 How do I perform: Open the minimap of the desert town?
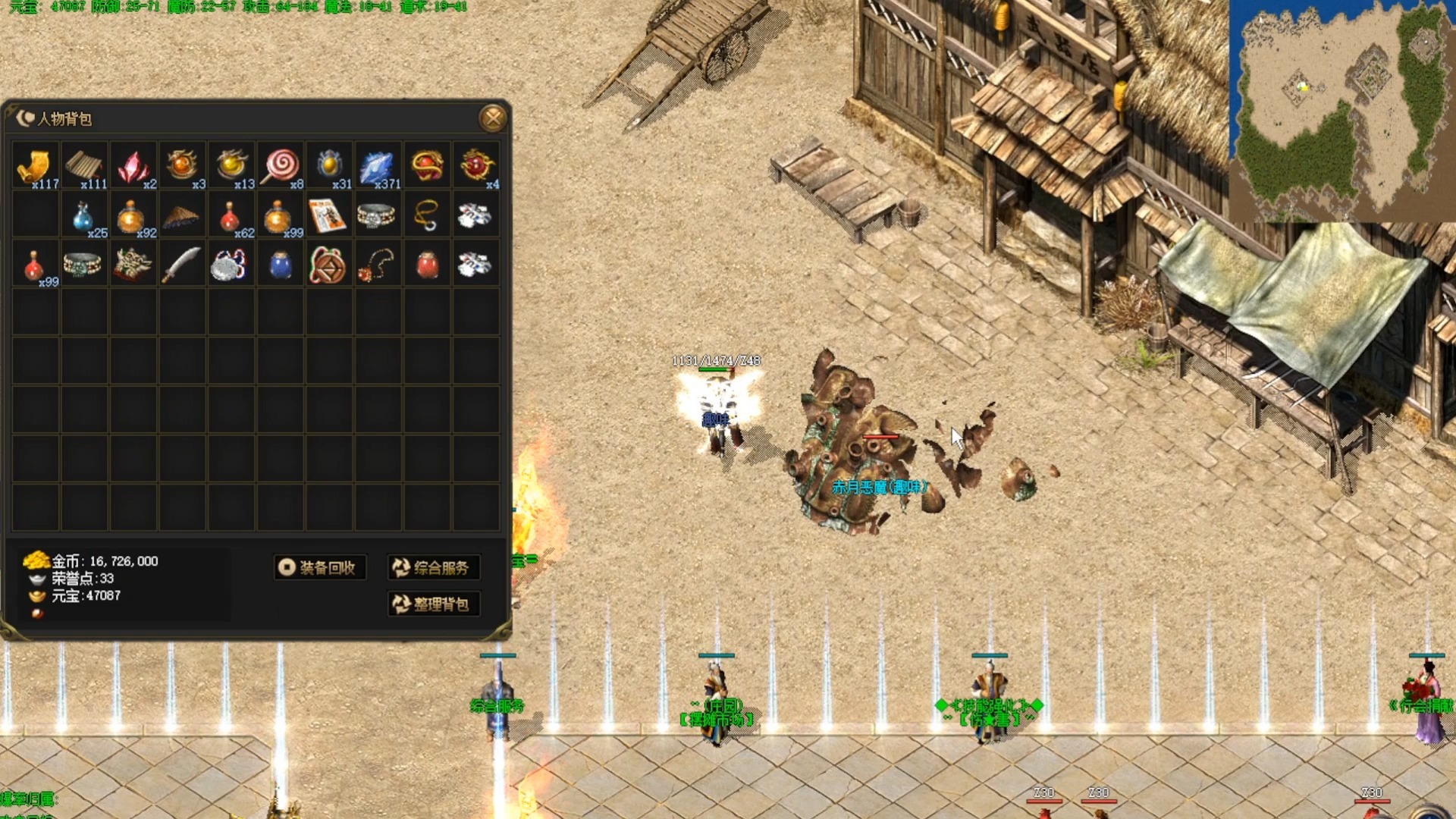pyautogui.click(x=1341, y=111)
